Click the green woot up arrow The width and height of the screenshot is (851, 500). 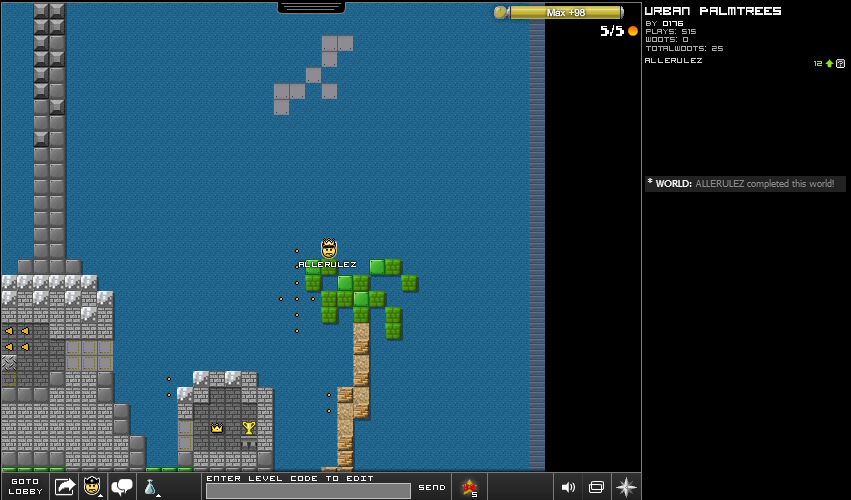coord(829,63)
